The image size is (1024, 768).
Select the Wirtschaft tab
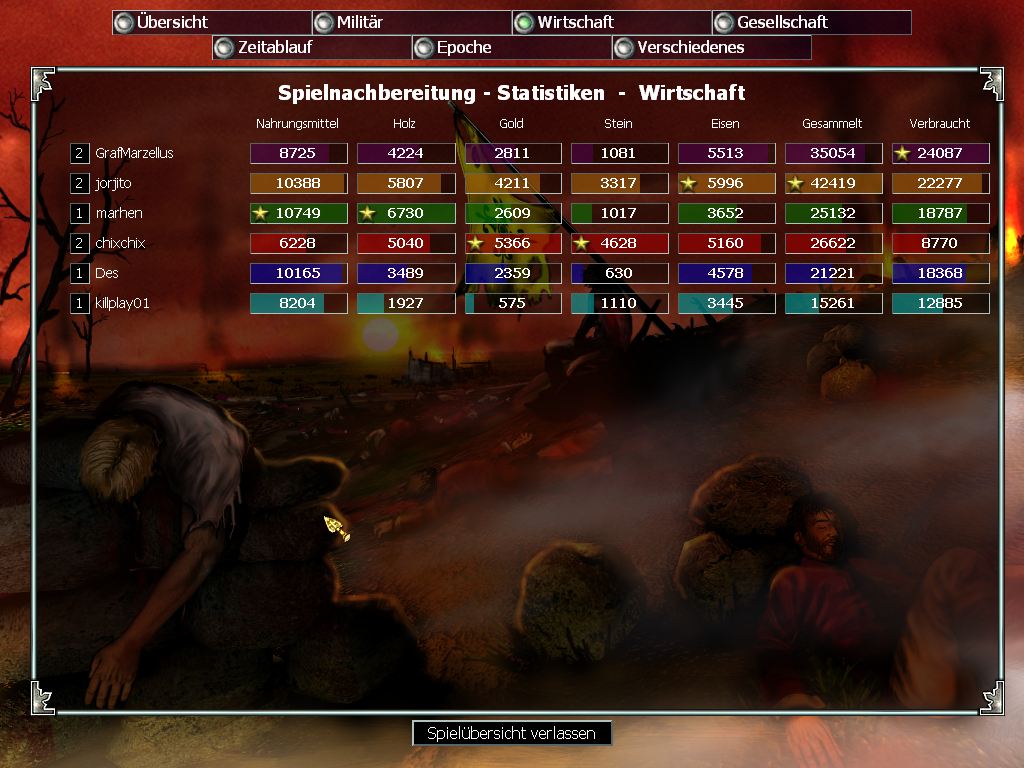click(x=611, y=22)
